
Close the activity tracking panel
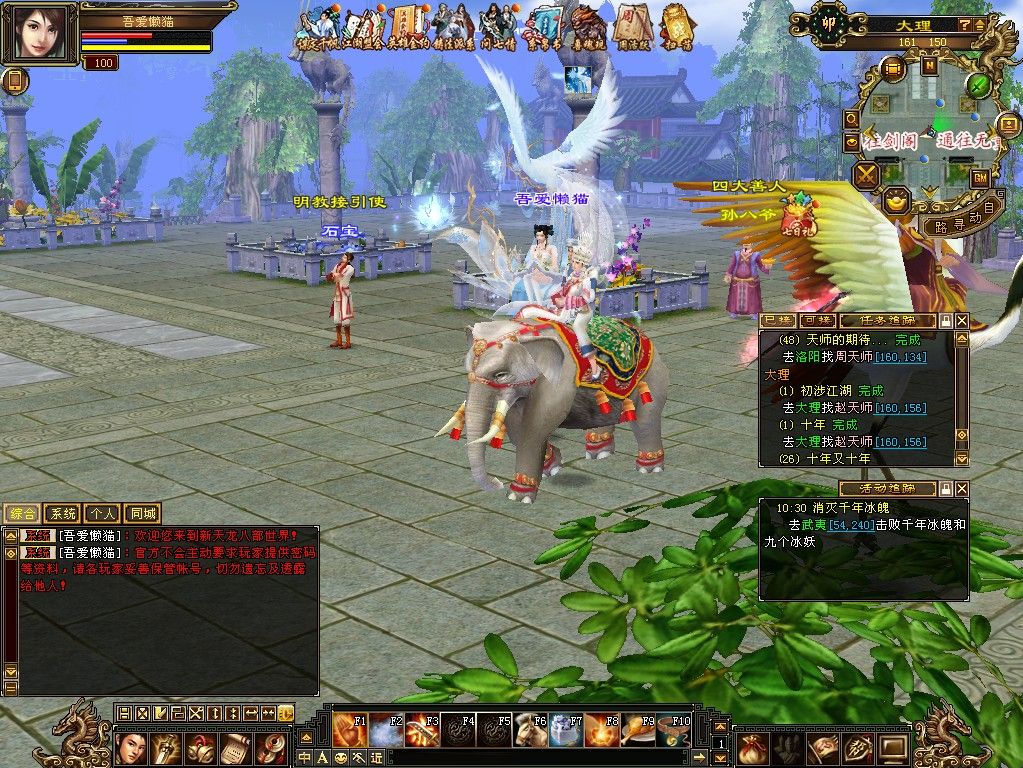click(x=962, y=489)
